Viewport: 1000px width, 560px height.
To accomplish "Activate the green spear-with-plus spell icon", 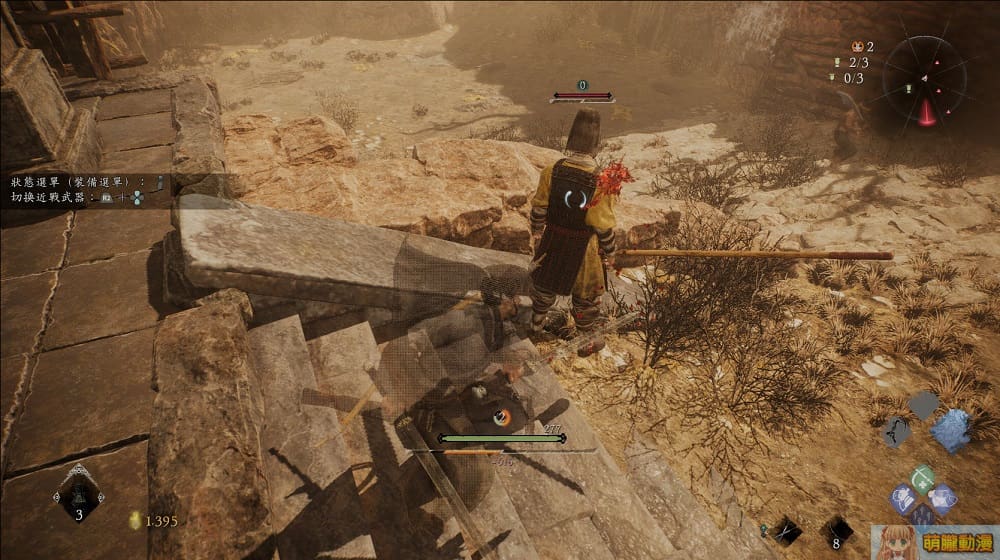I will pyautogui.click(x=923, y=477).
